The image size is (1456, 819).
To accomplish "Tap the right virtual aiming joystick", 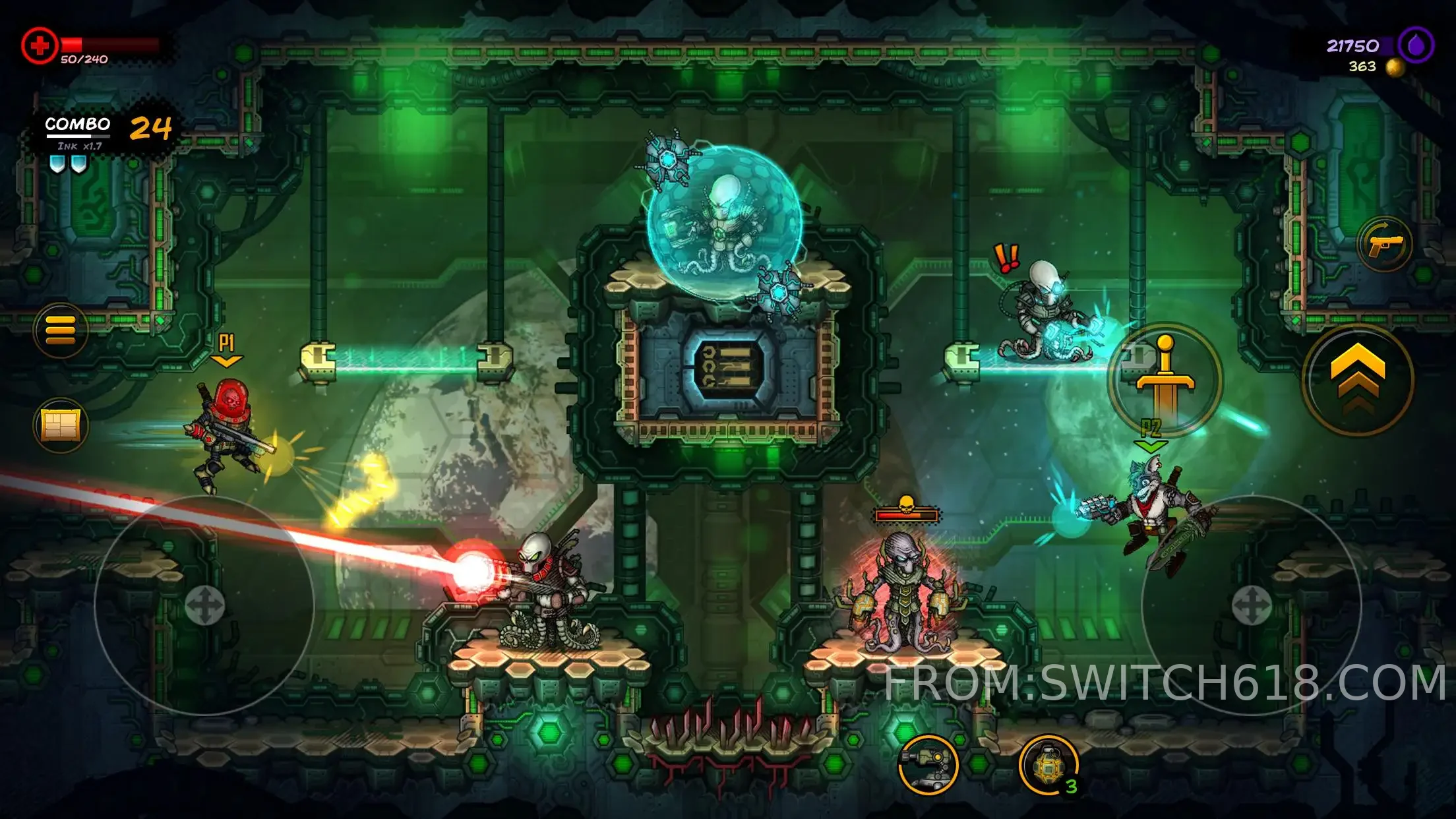I will click(1251, 605).
